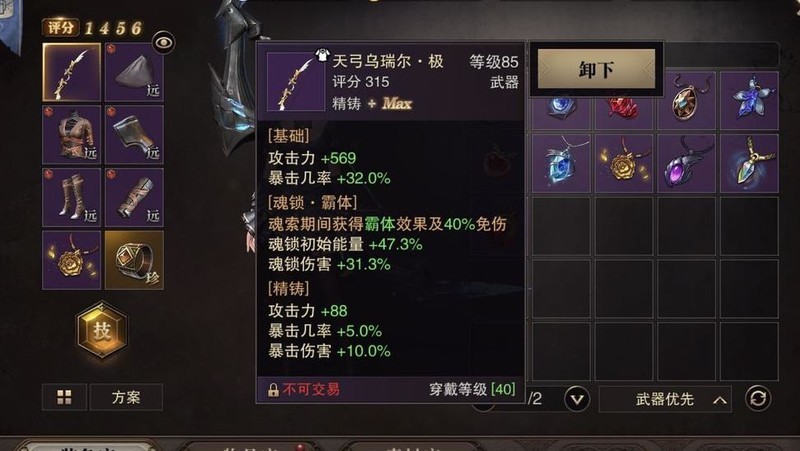Select the equipped gauntlet slot
The image size is (800, 451).
134,135
